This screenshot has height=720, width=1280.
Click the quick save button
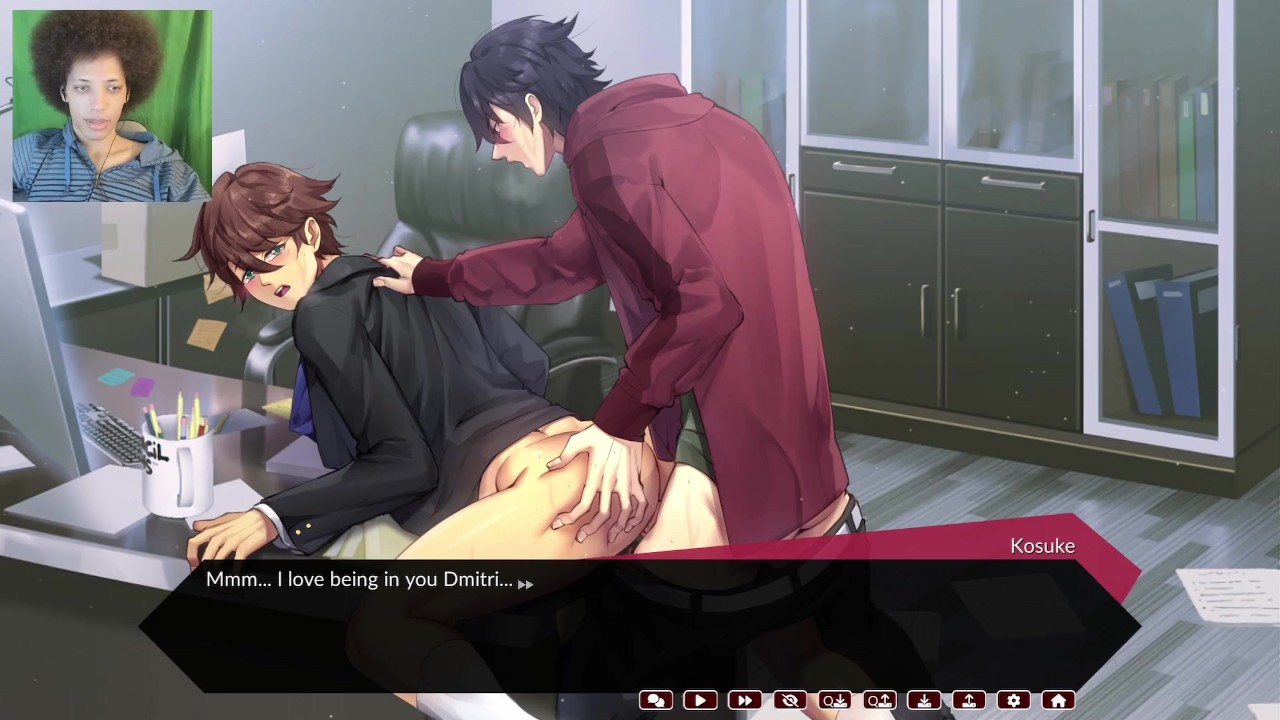click(835, 701)
